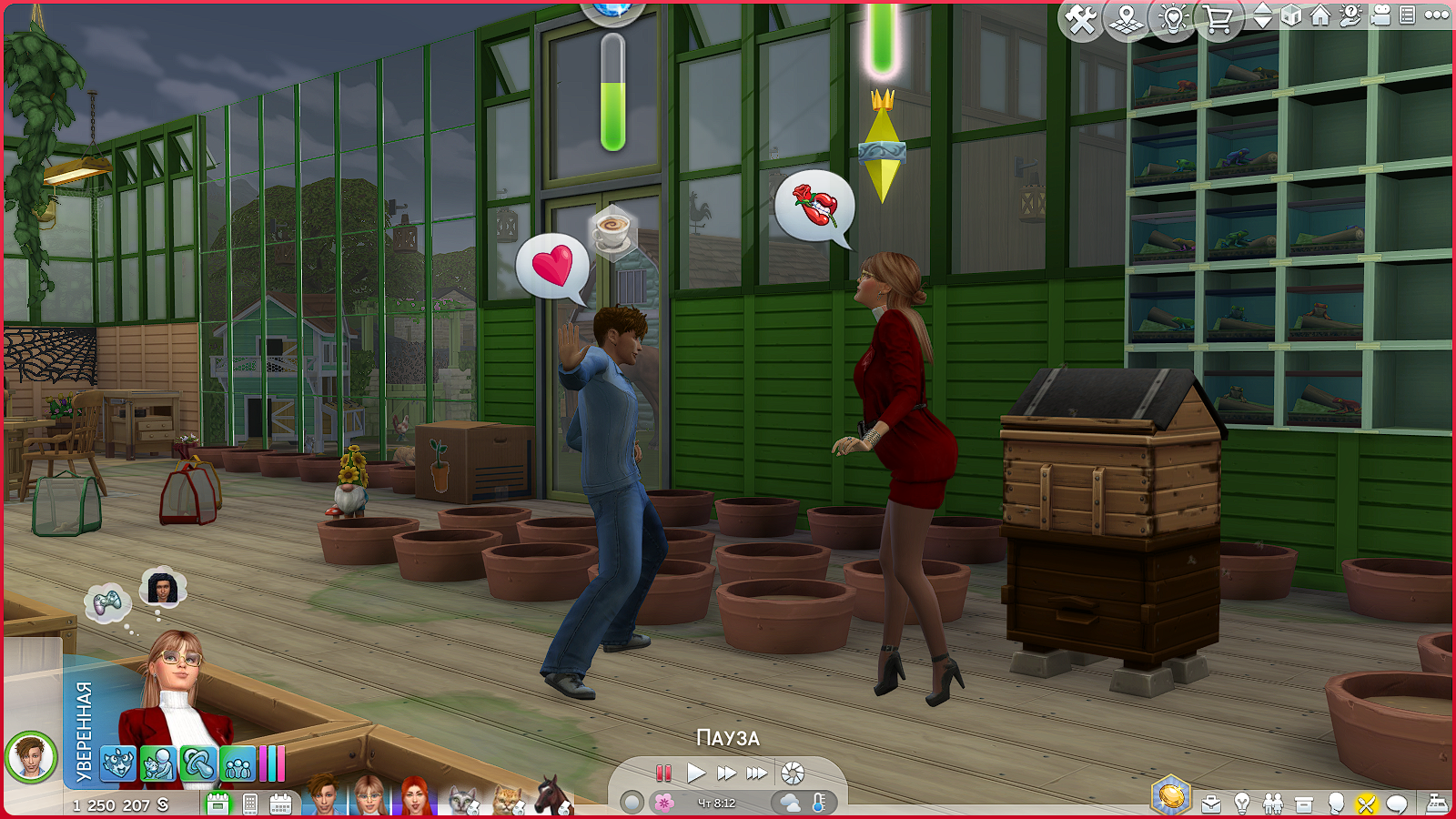Select the horse portrait in household bar
Image resolution: width=1456 pixels, height=819 pixels.
pyautogui.click(x=552, y=797)
